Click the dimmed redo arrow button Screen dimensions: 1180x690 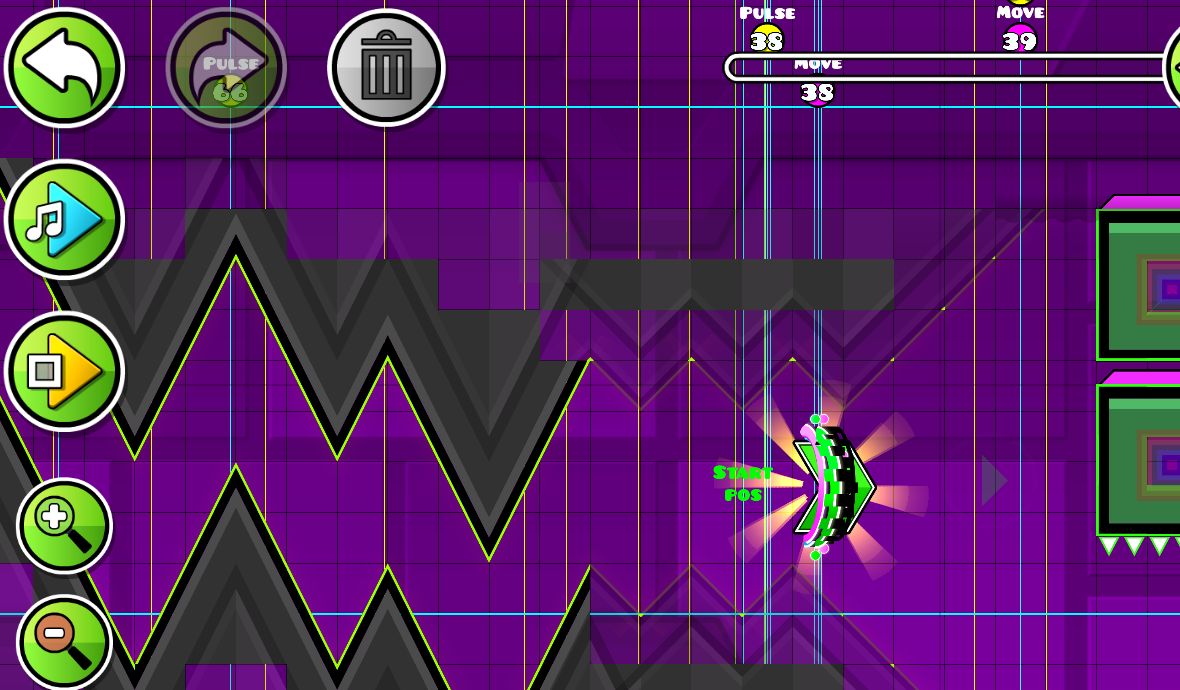(x=226, y=67)
